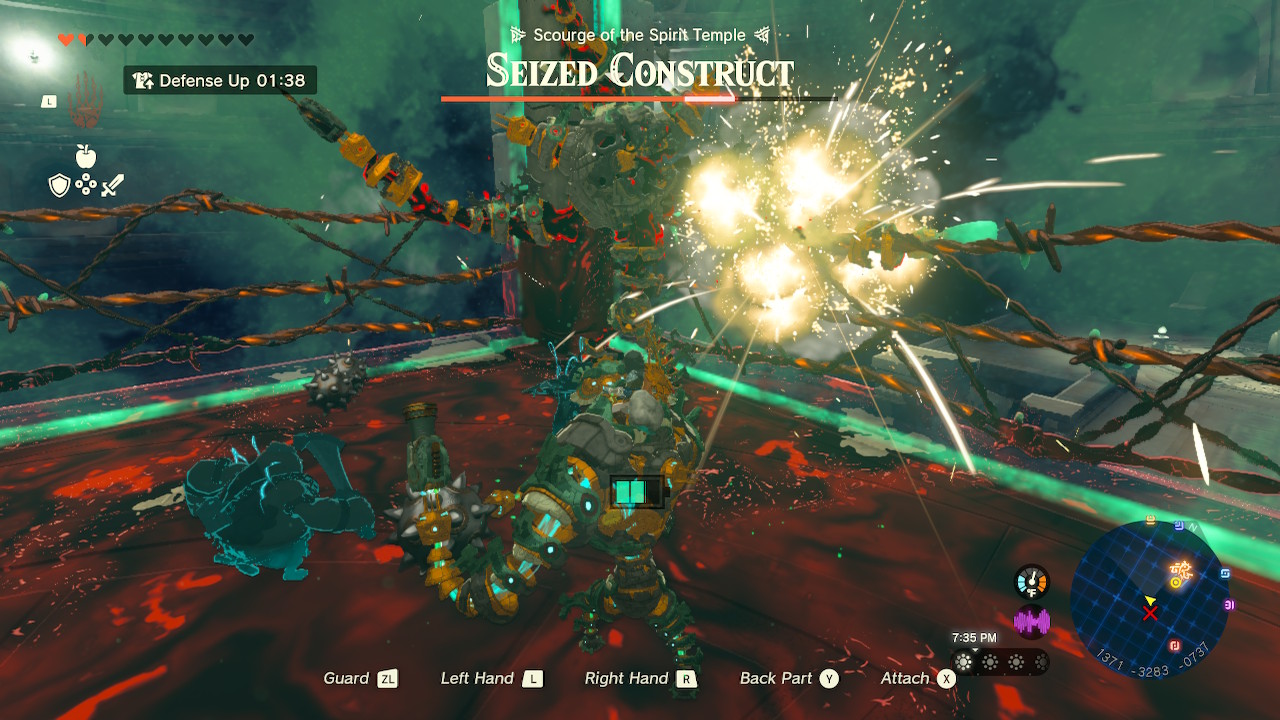Click the temperature gauge icon
The image size is (1280, 720).
(x=1031, y=582)
